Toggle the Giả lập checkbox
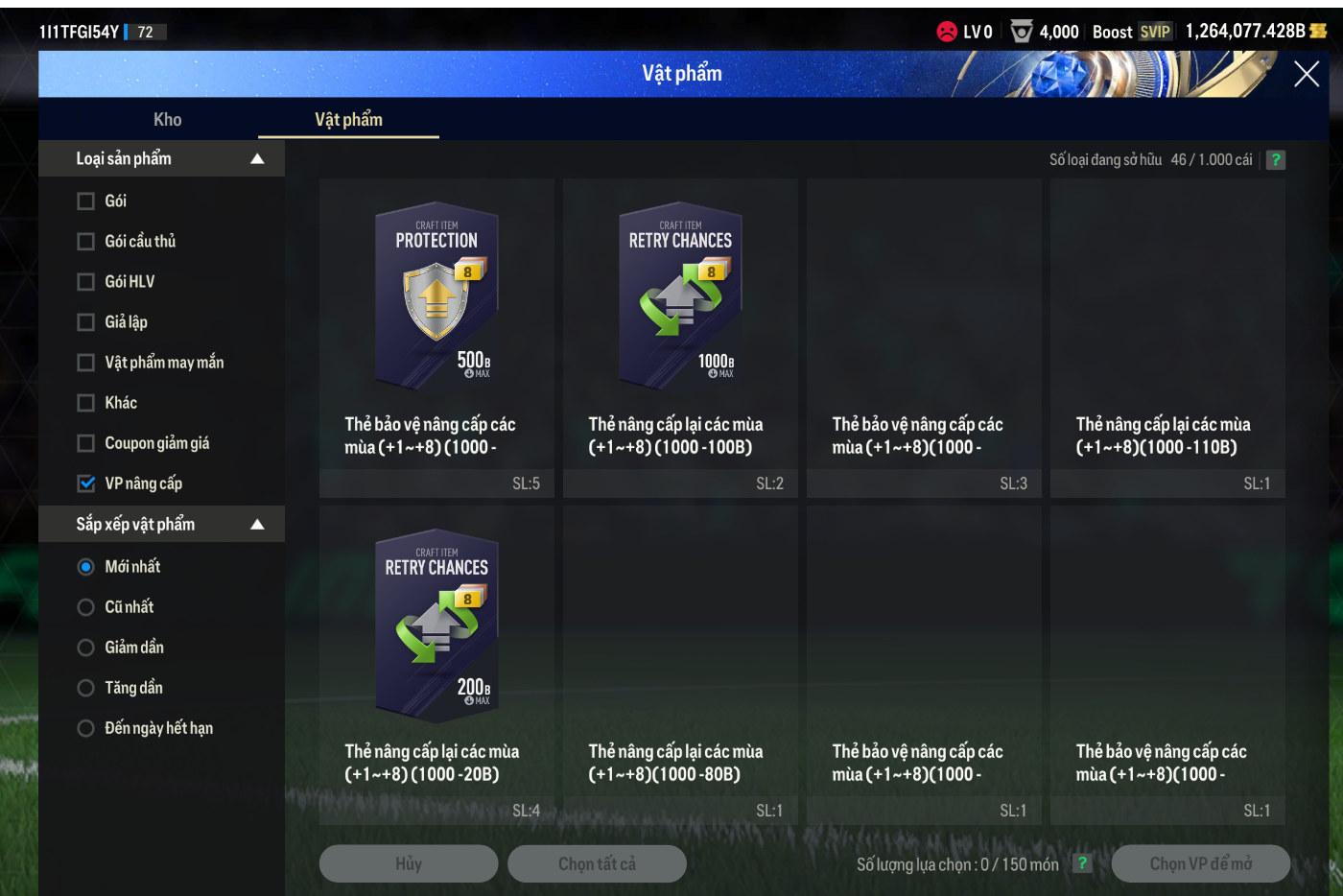The width and height of the screenshot is (1343, 896). click(x=86, y=322)
